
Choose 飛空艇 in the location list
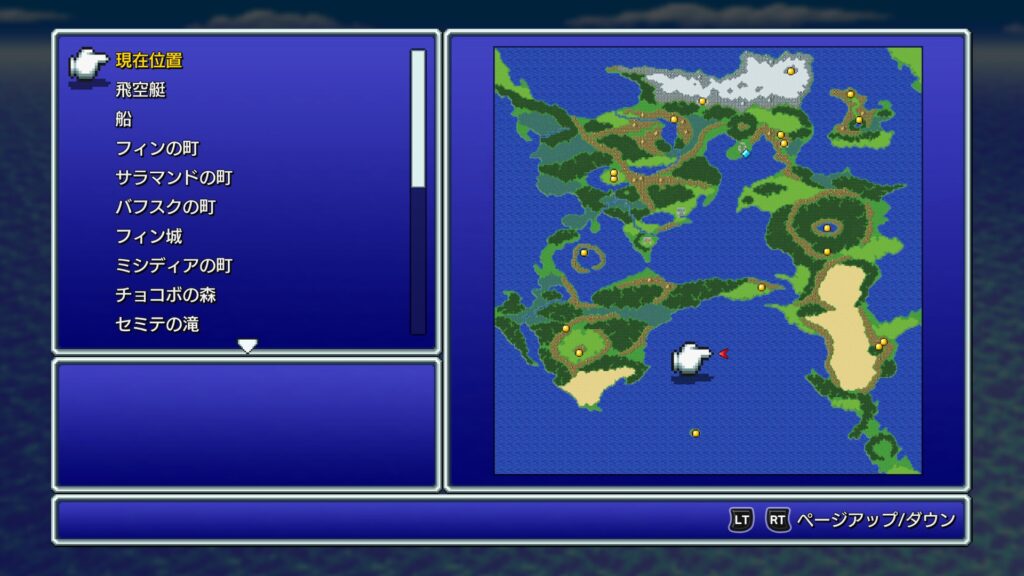[140, 90]
